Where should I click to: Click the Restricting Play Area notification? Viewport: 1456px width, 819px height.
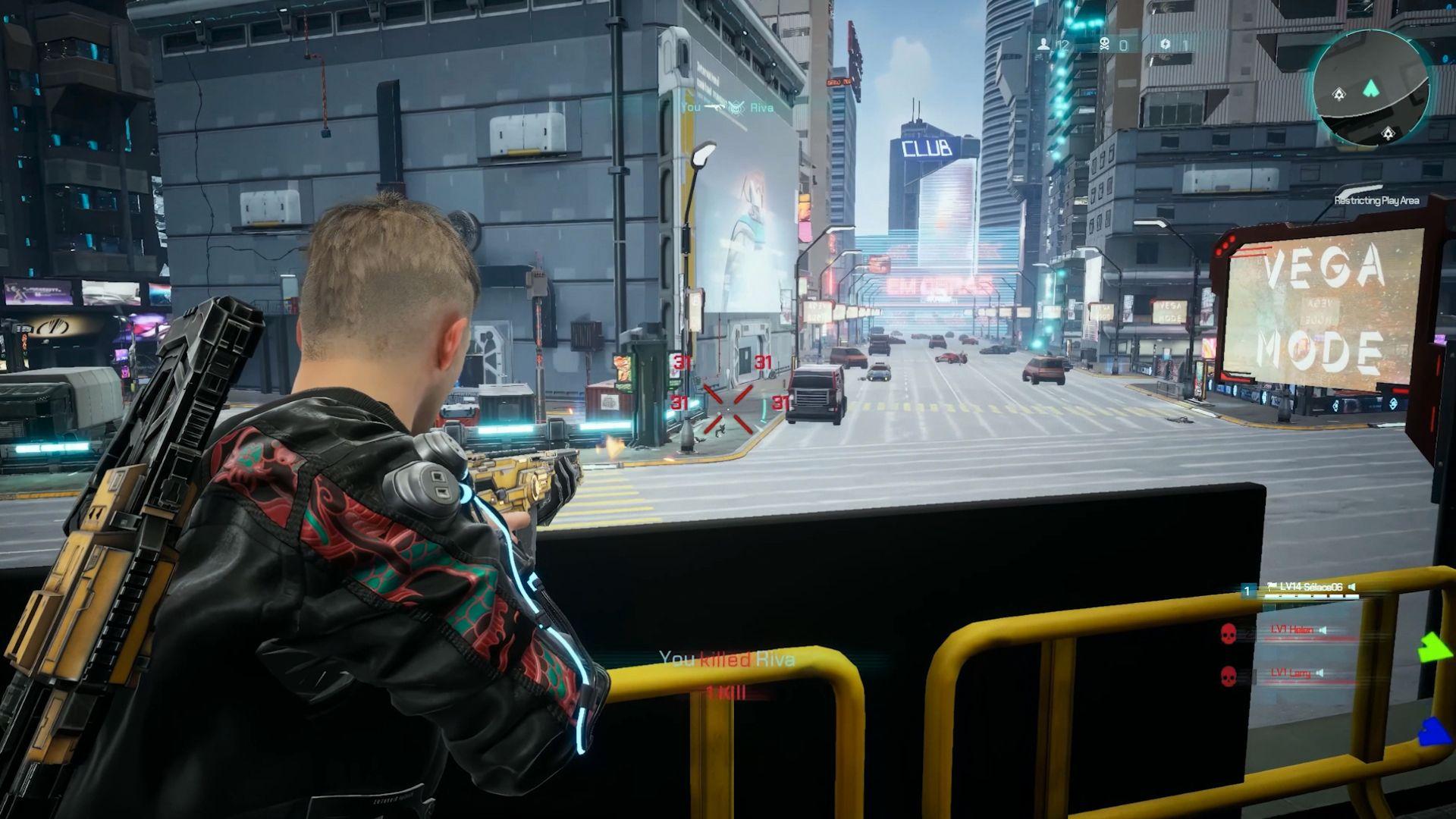point(1379,202)
